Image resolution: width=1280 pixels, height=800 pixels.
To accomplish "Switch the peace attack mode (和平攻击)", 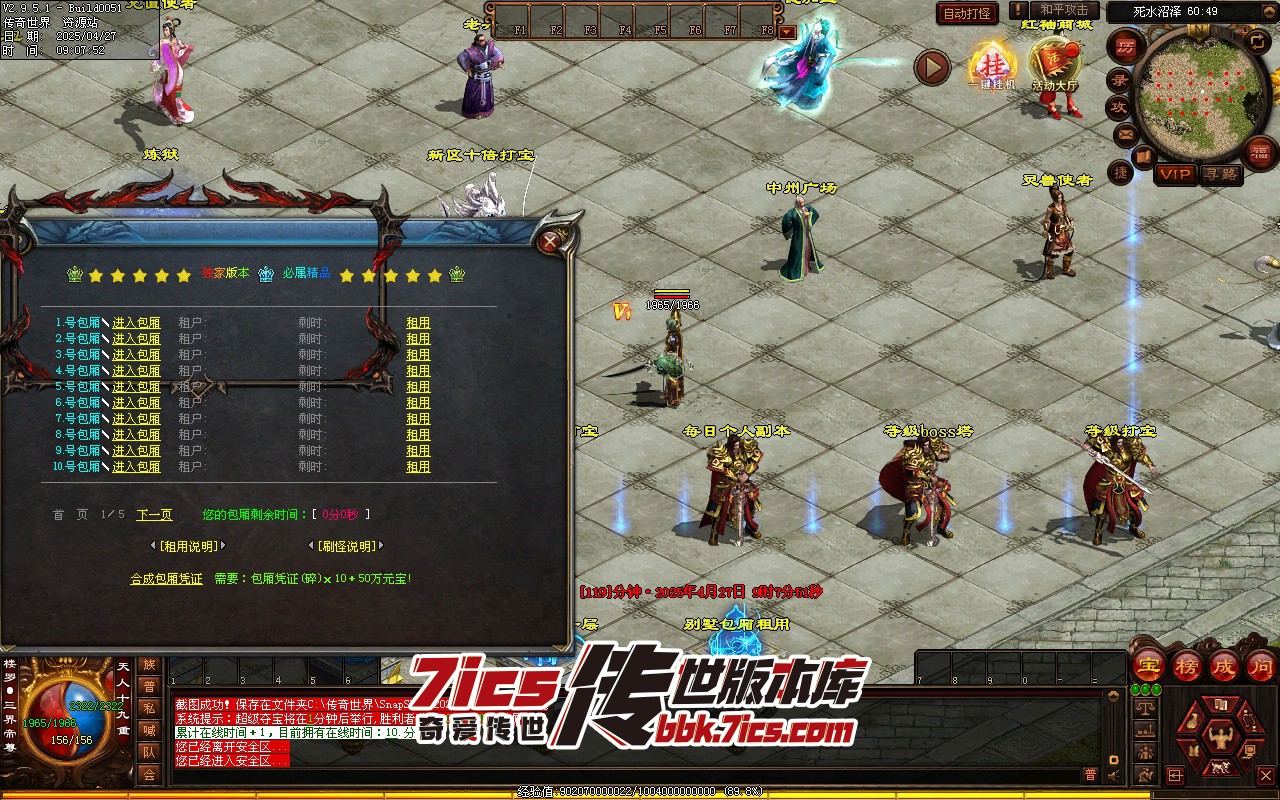I will point(1064,10).
